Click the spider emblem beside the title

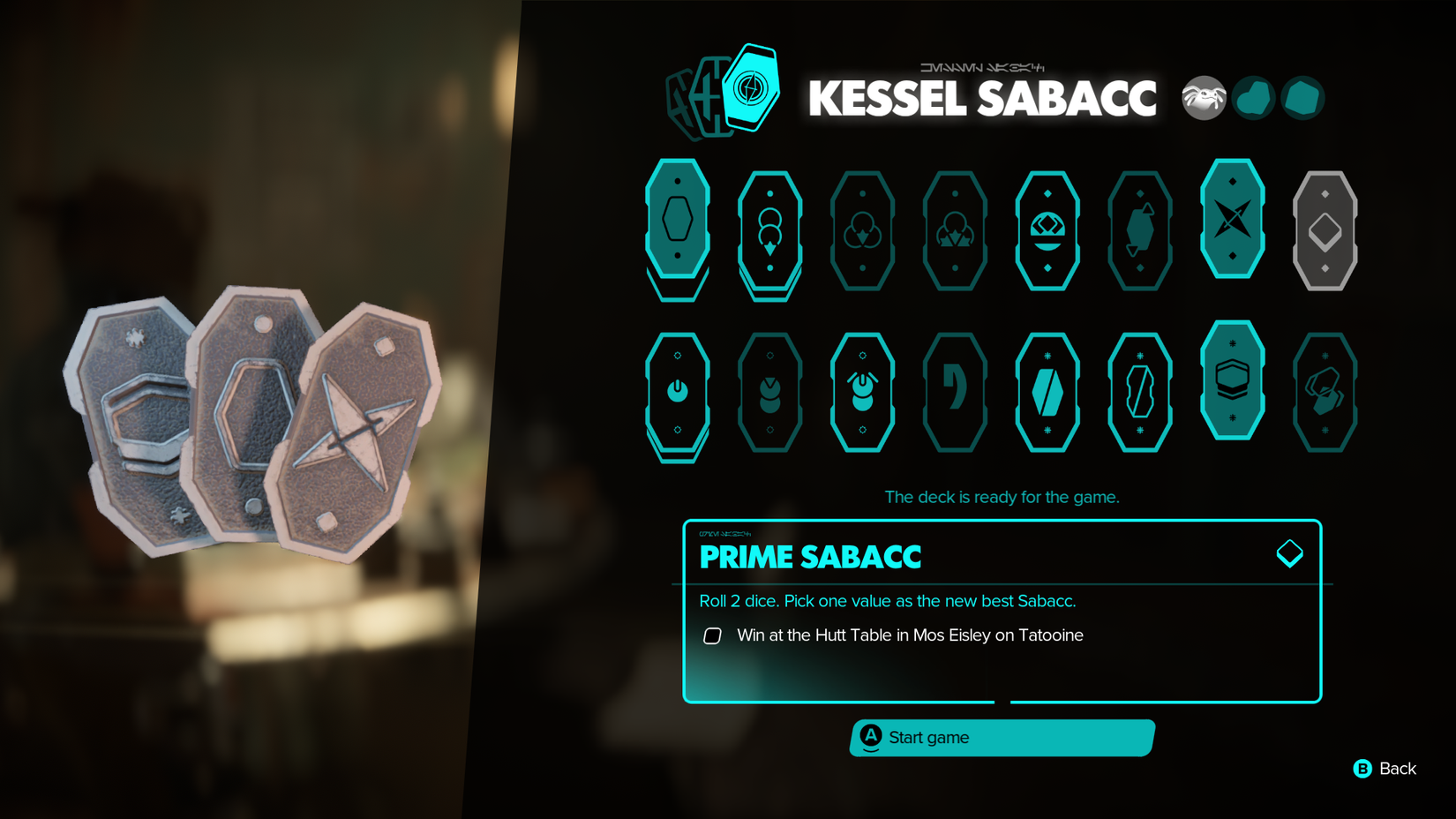coord(1204,98)
